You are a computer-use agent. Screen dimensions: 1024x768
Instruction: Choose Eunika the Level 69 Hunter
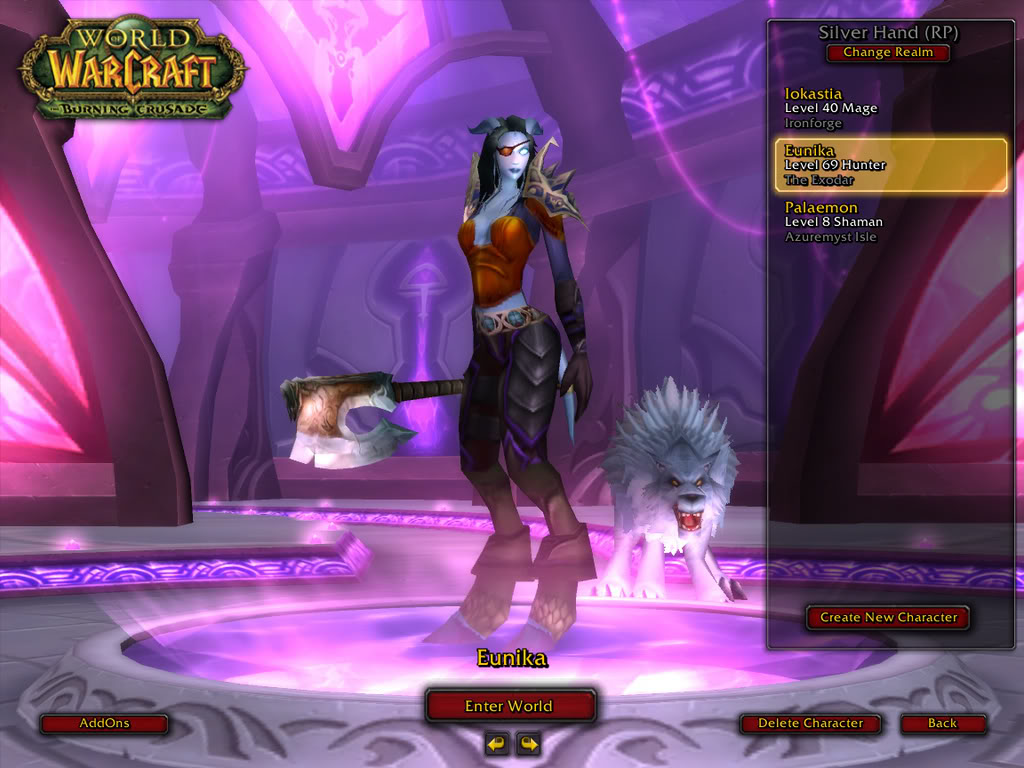coord(890,165)
